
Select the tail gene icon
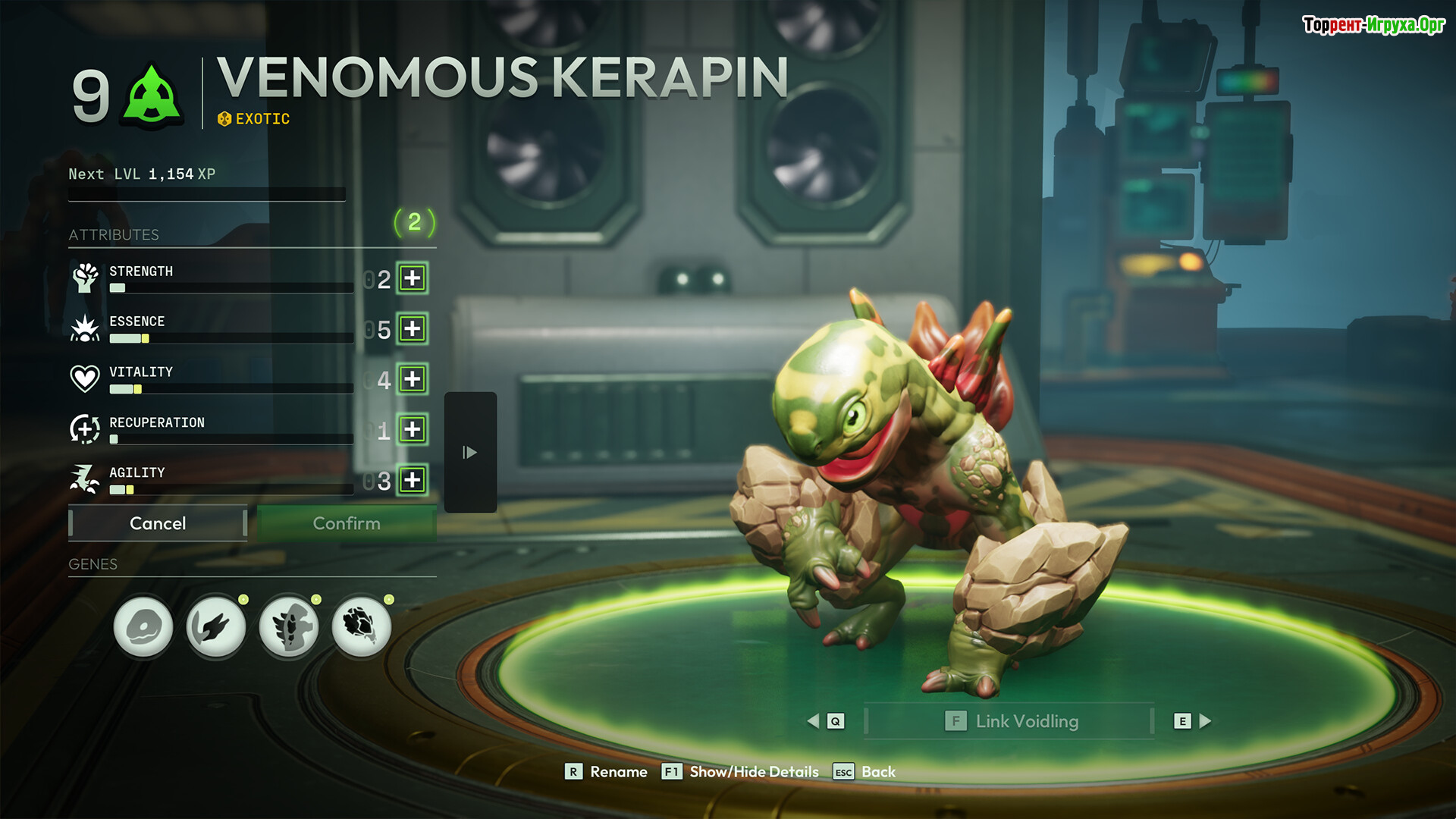[216, 626]
